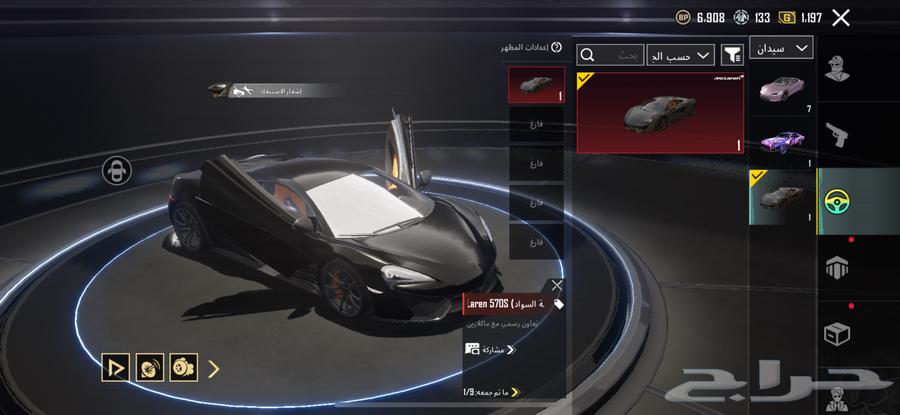
Task: Select the large McLaren skin thumbnail
Action: point(660,112)
